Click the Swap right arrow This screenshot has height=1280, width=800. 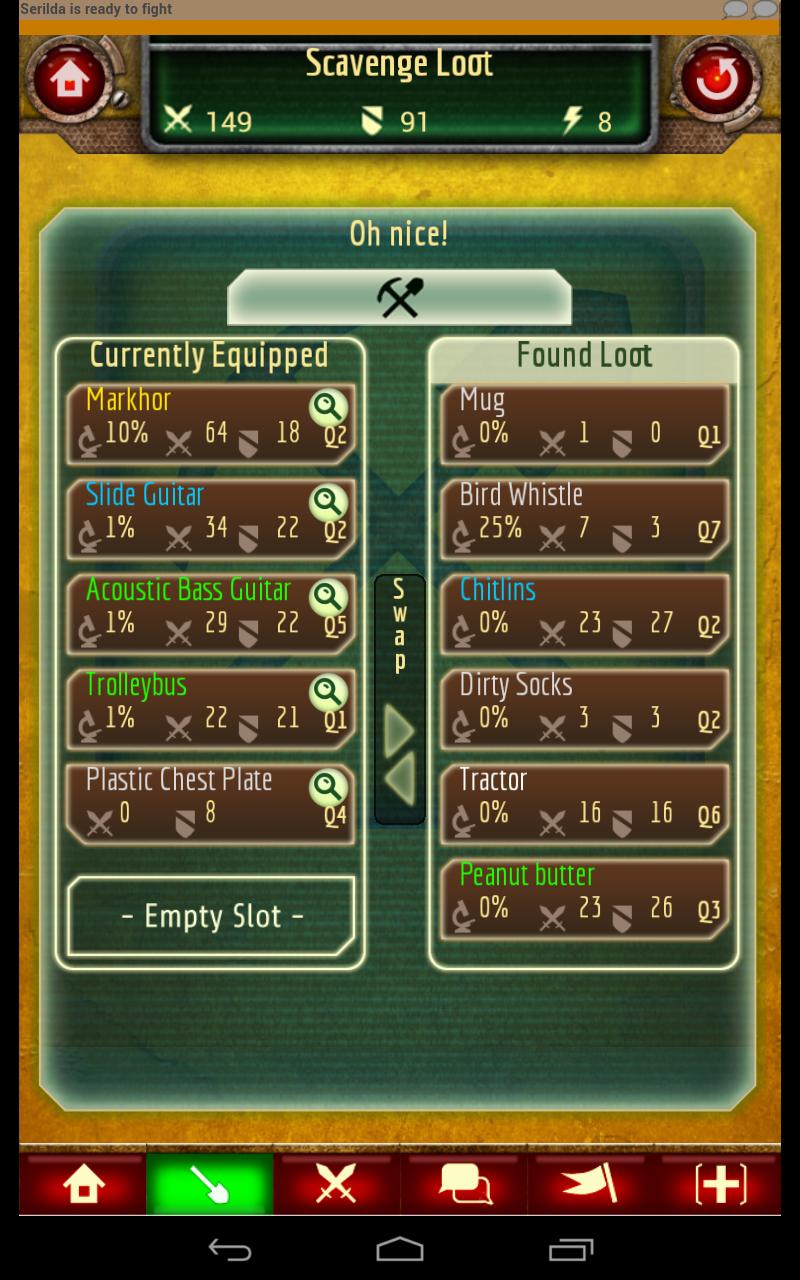click(x=400, y=735)
